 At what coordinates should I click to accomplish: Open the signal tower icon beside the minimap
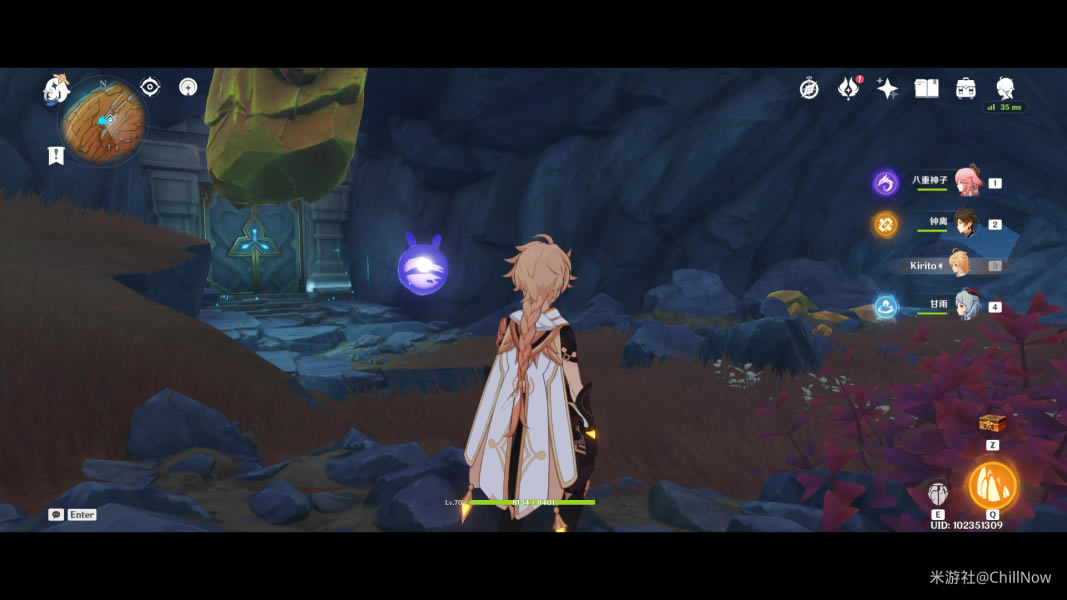pyautogui.click(x=188, y=87)
